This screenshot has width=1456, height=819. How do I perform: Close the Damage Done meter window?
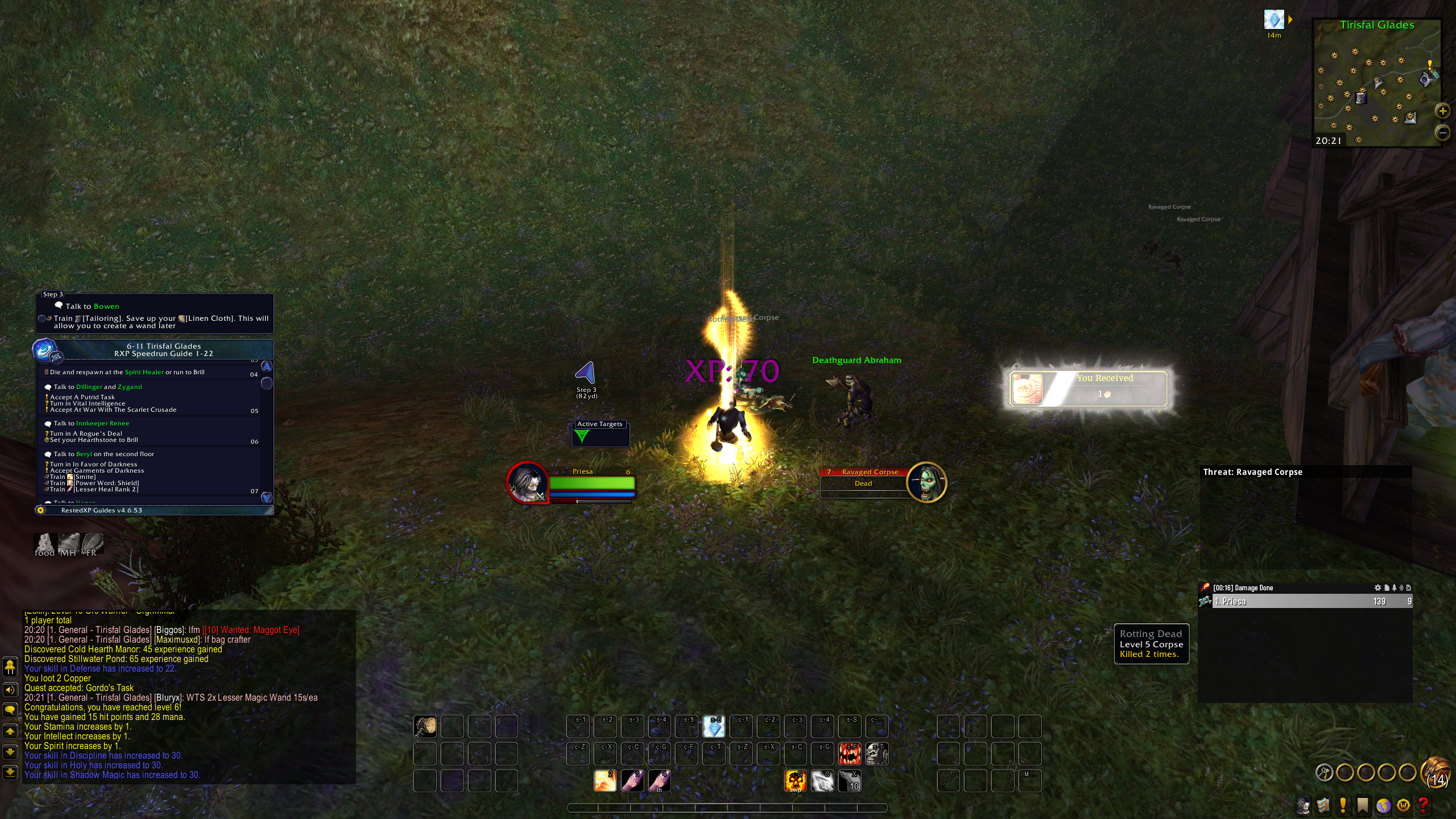[1408, 588]
